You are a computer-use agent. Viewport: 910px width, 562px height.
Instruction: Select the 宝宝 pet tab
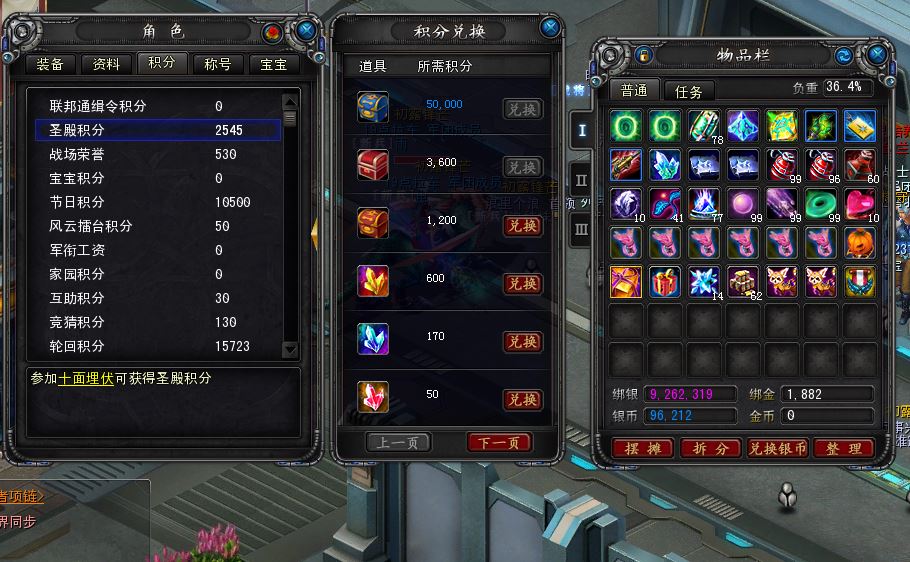click(274, 64)
